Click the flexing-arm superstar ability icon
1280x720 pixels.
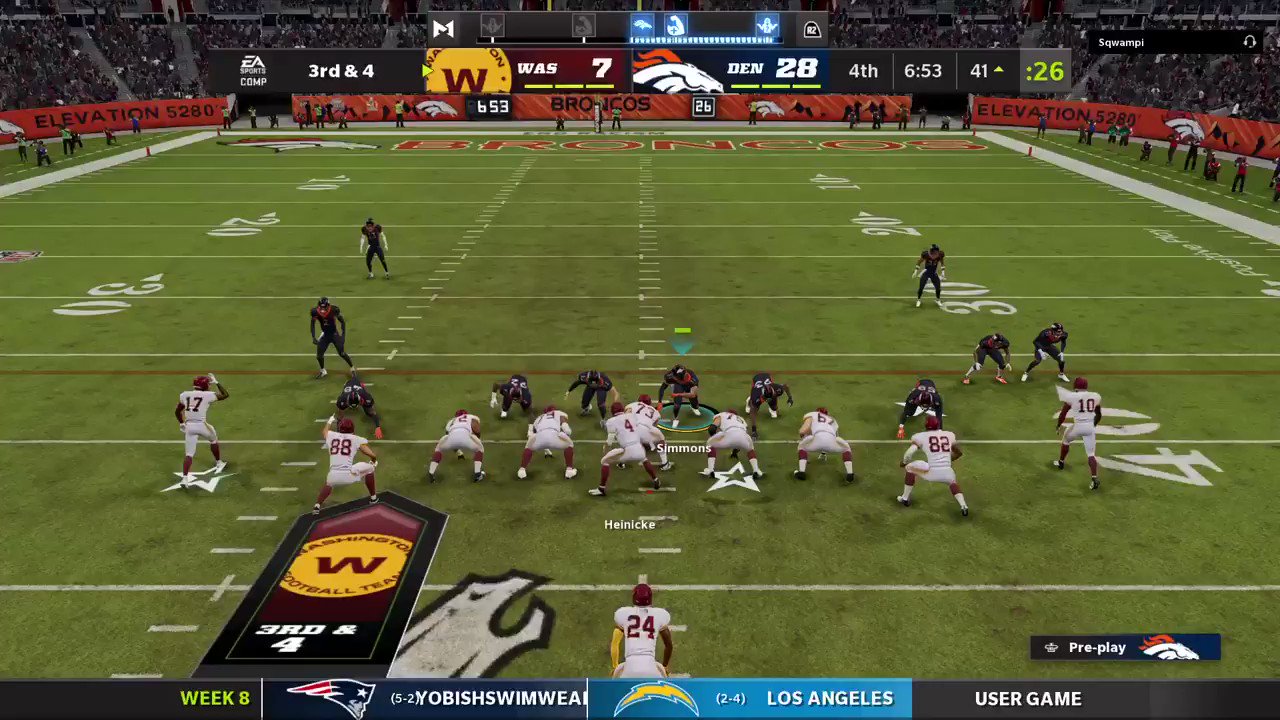pos(676,27)
